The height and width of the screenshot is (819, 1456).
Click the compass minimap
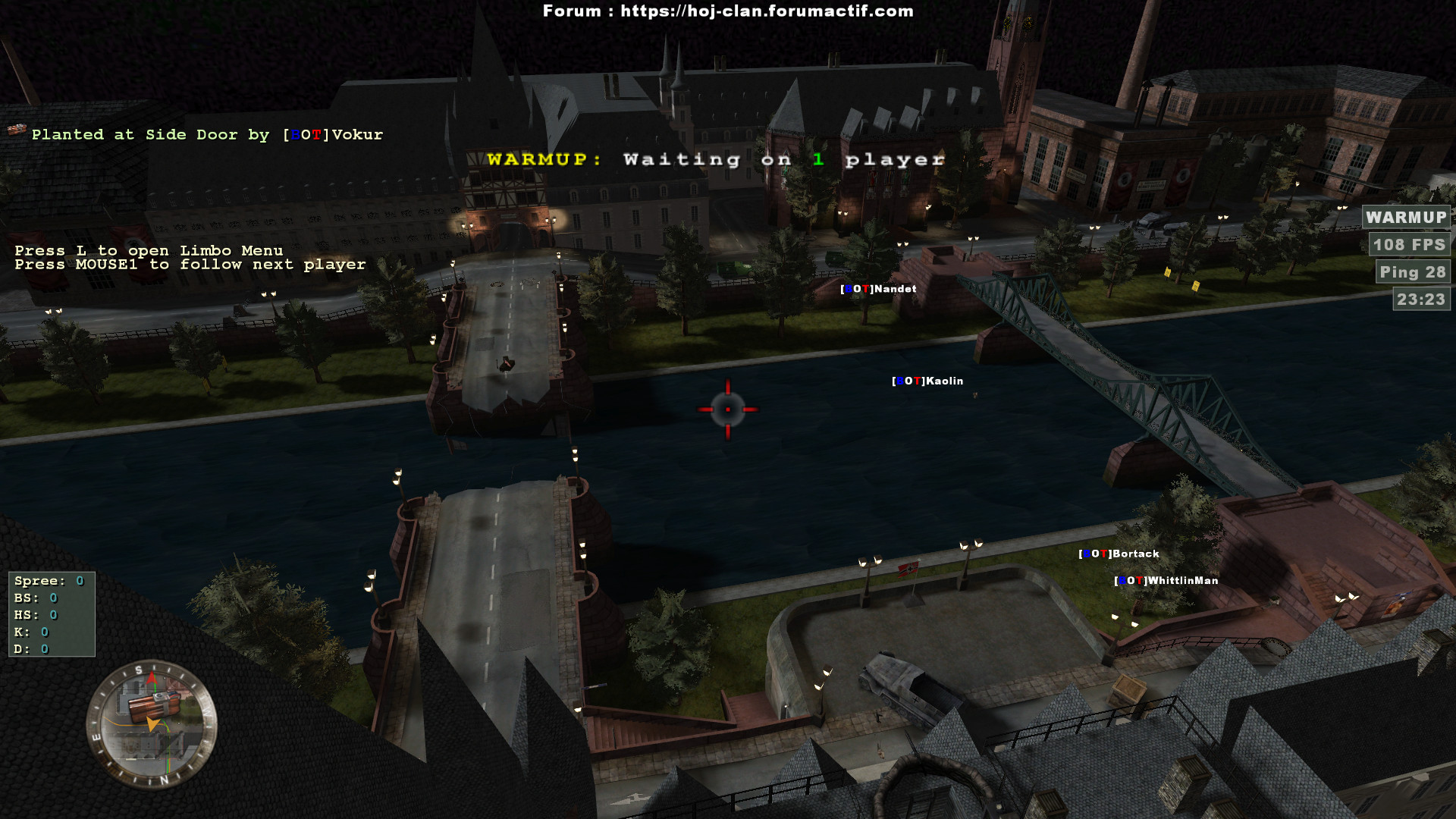pos(152,725)
